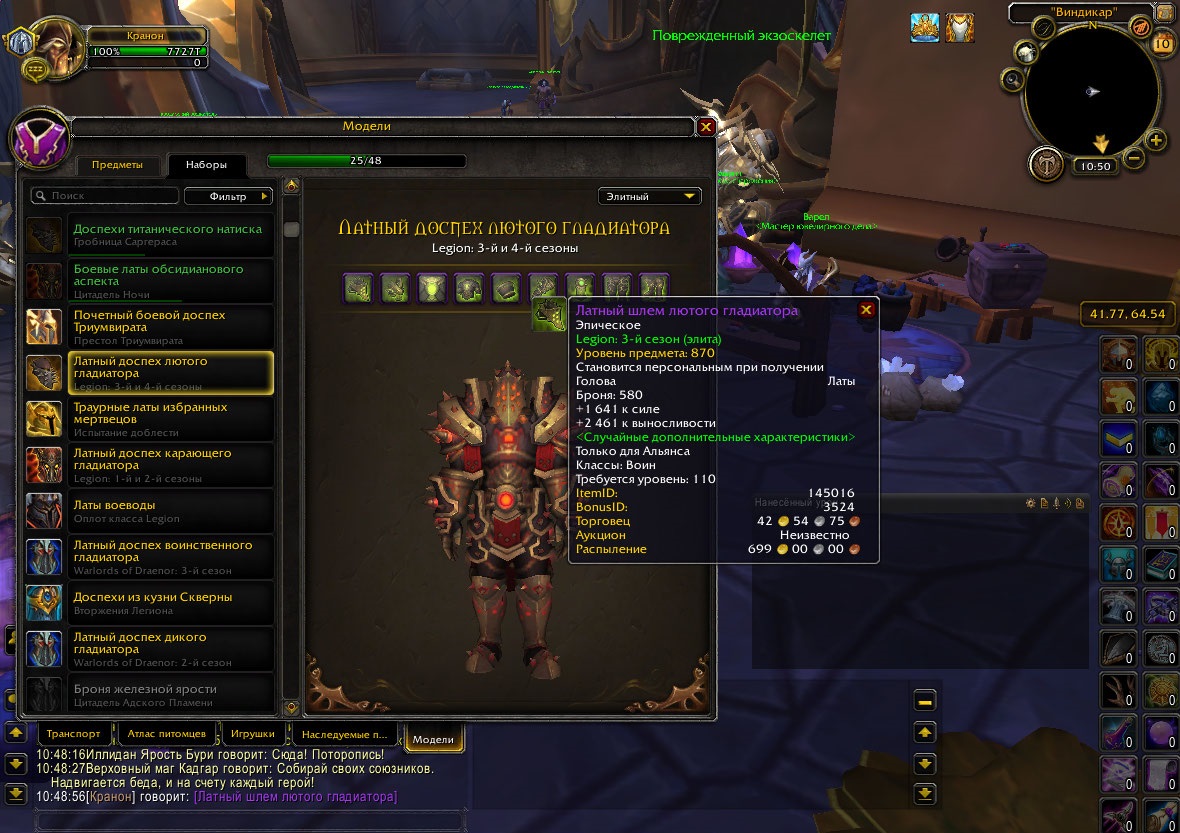Close the item tooltip popup
Screen dimensions: 1180x833
click(866, 310)
